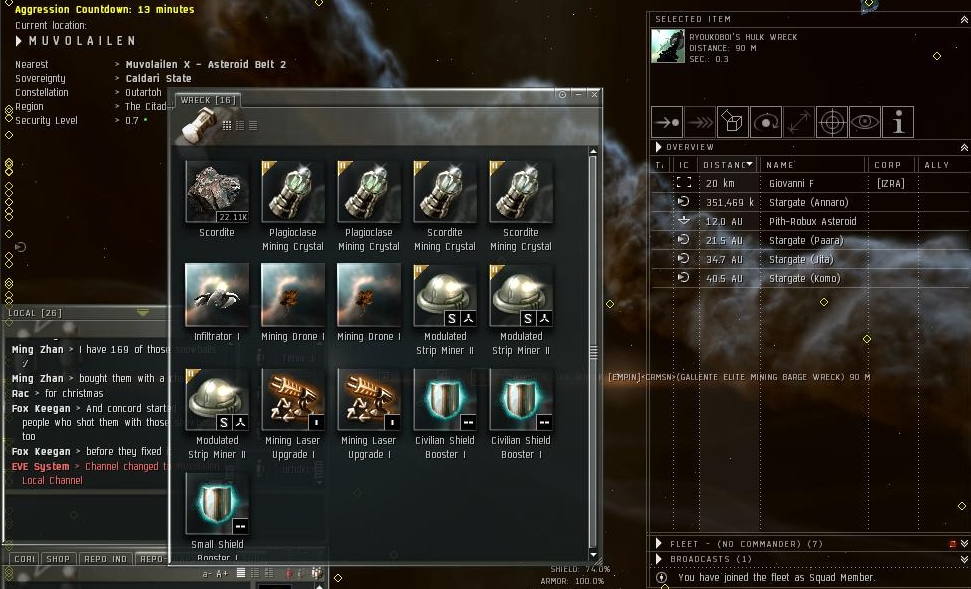Select Giovanni F in the overview list
Viewport: 971px width, 589px height.
tap(791, 183)
